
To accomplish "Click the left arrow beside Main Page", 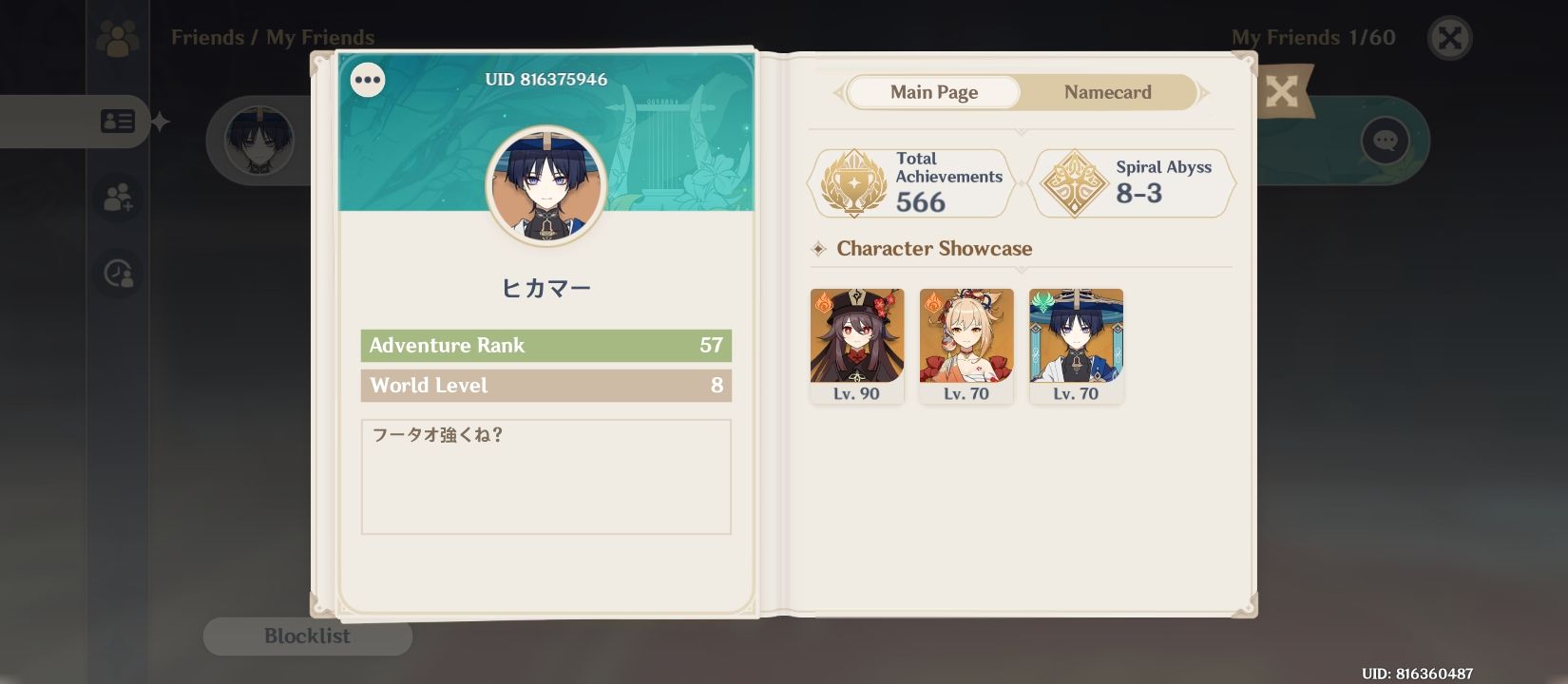I will click(836, 92).
